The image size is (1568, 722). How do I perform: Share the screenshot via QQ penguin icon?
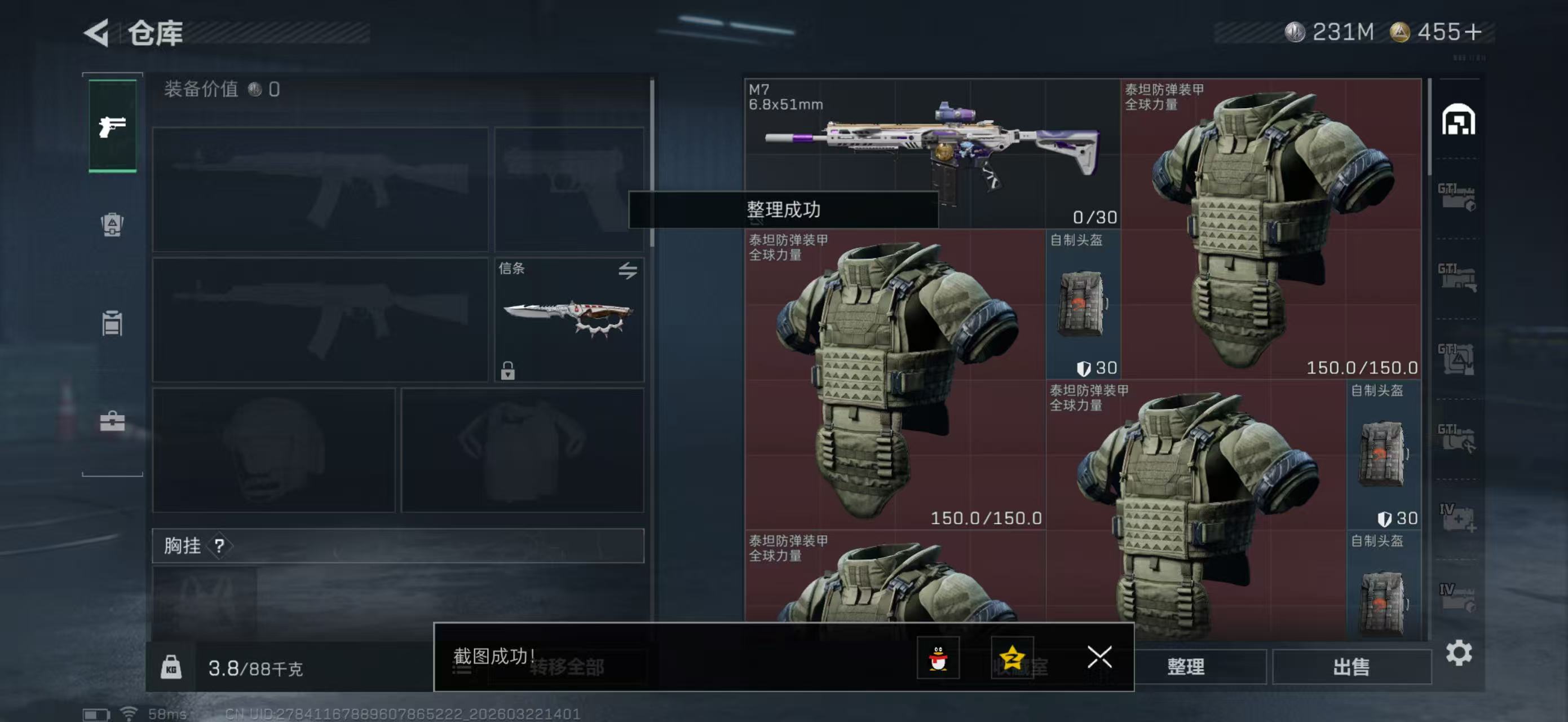tap(938, 658)
